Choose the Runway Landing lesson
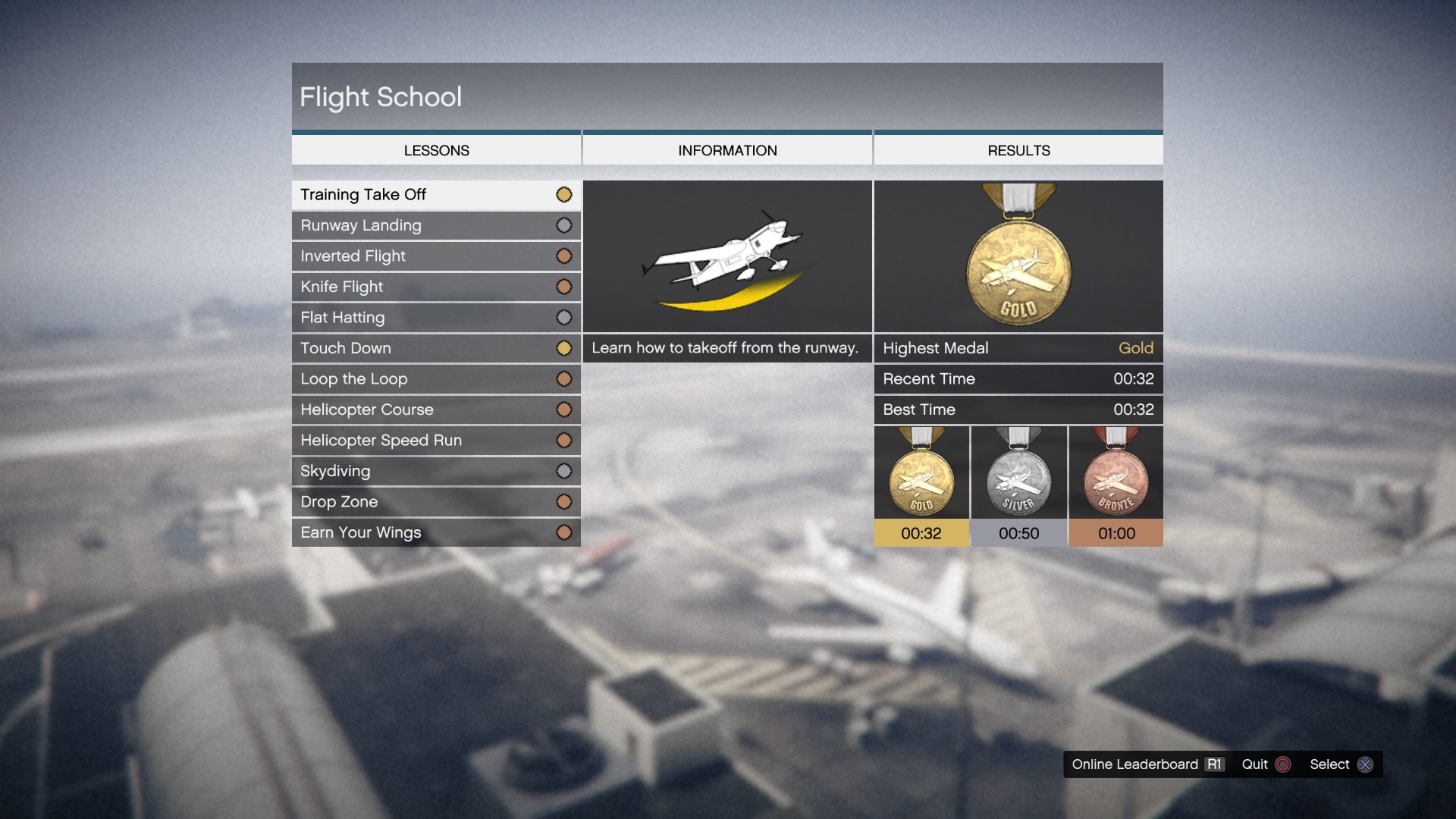The height and width of the screenshot is (819, 1456). [436, 225]
